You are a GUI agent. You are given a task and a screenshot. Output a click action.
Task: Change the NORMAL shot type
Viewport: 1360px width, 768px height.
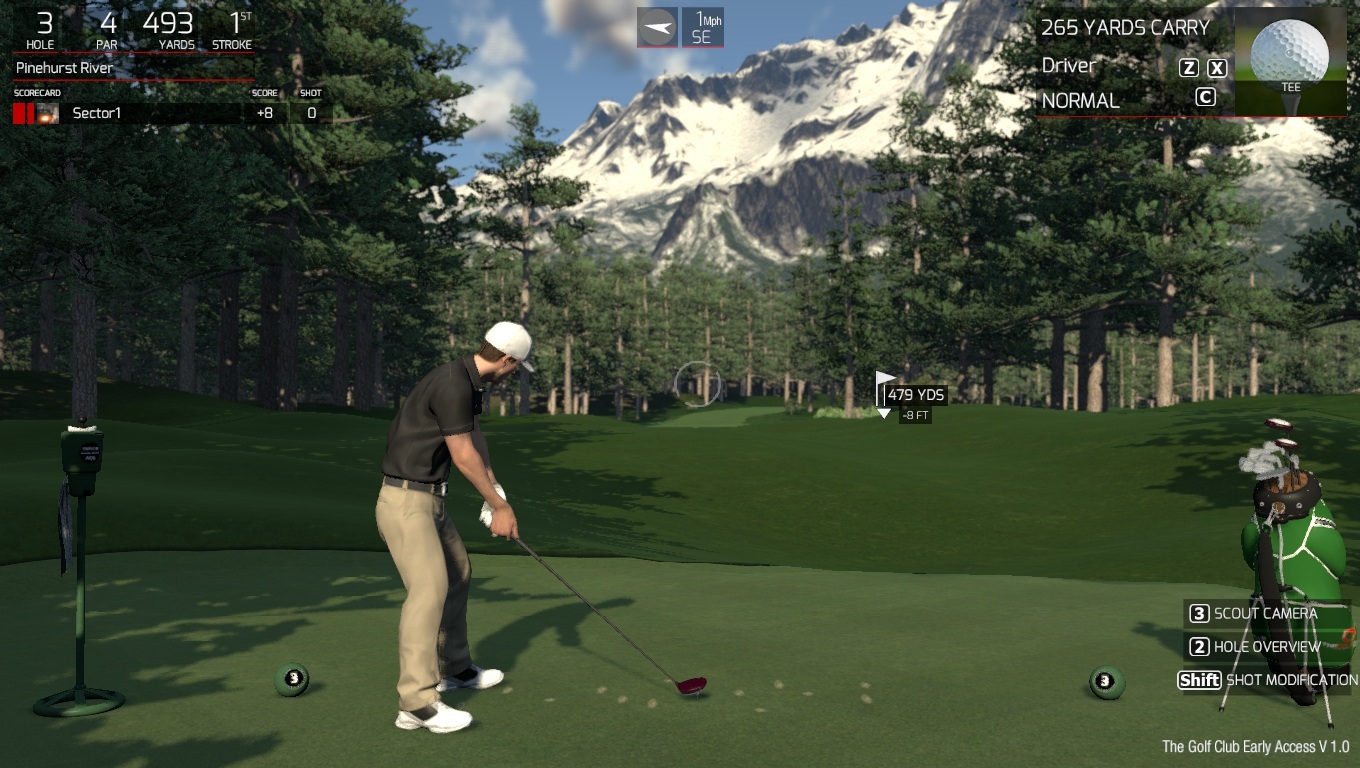pos(1081,101)
